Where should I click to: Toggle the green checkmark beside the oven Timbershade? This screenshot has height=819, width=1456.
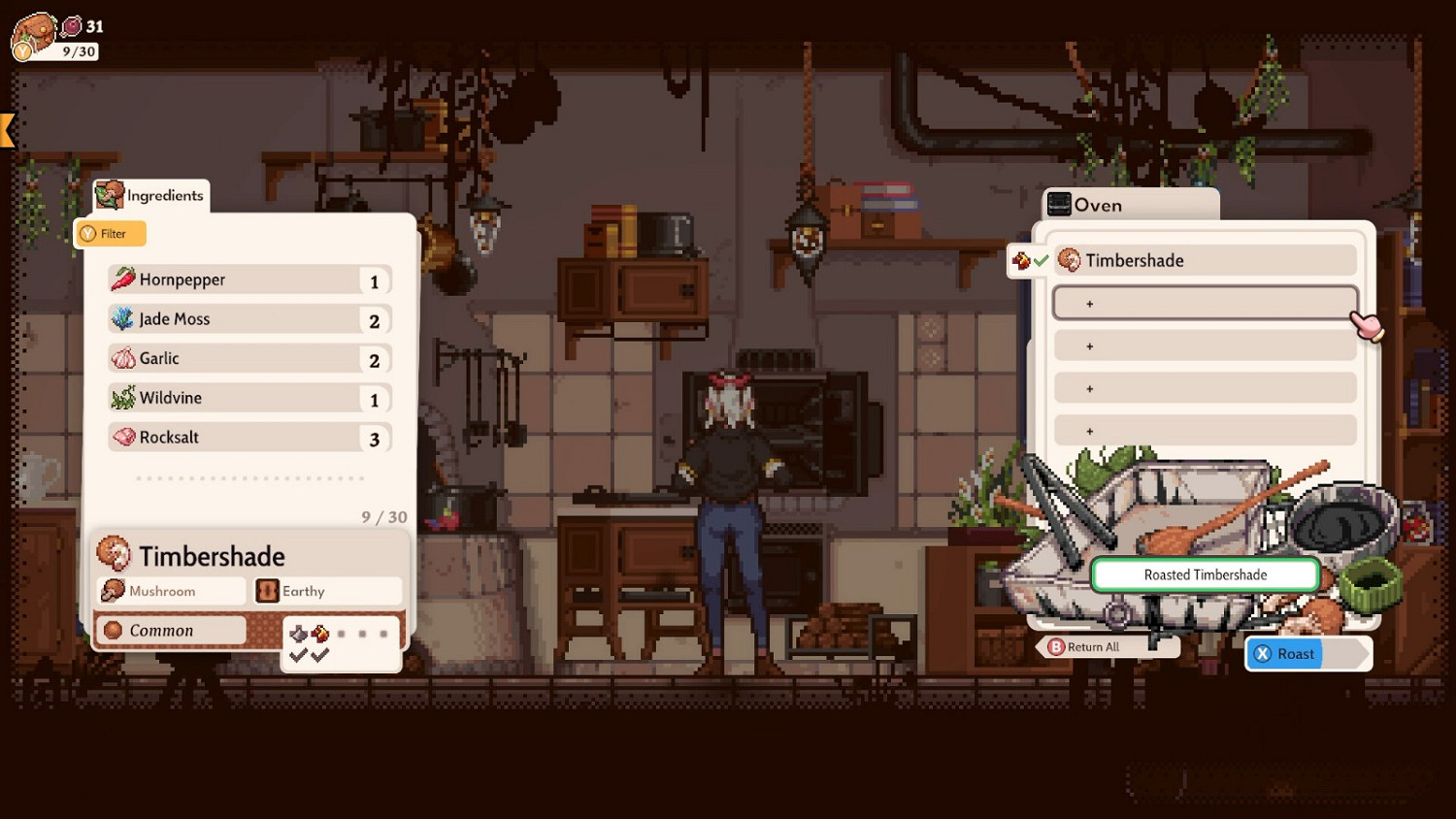click(x=1042, y=260)
